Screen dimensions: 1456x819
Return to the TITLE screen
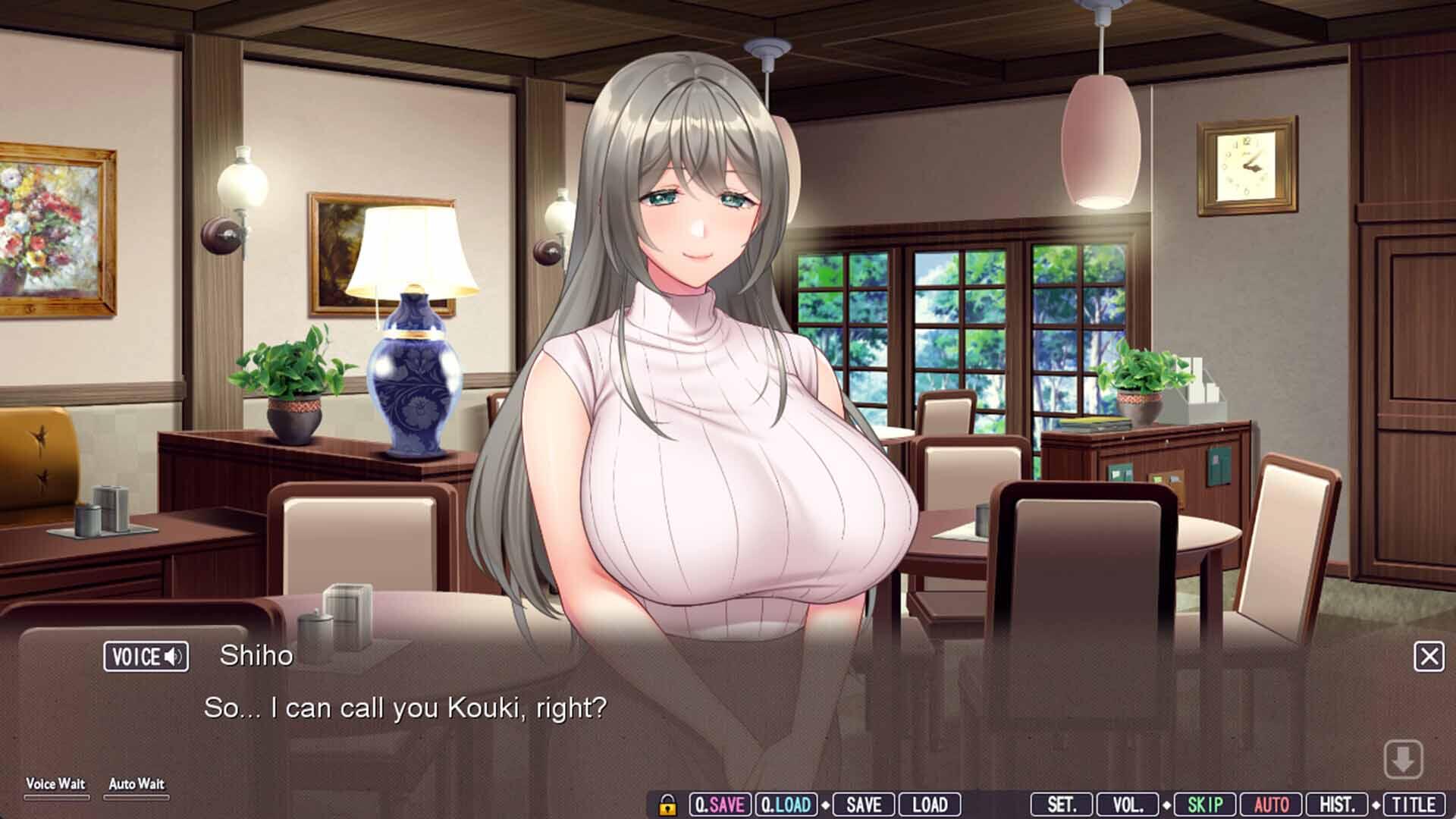point(1414,805)
